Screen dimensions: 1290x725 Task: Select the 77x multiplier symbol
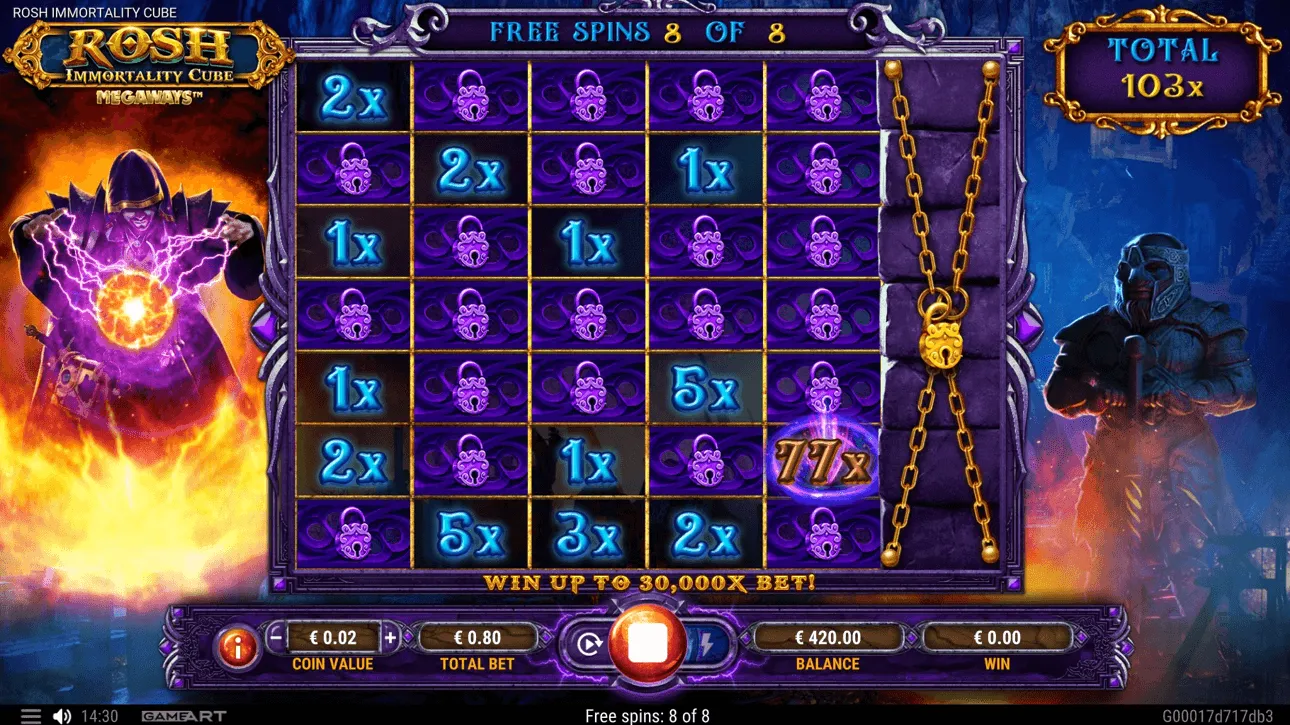click(822, 463)
